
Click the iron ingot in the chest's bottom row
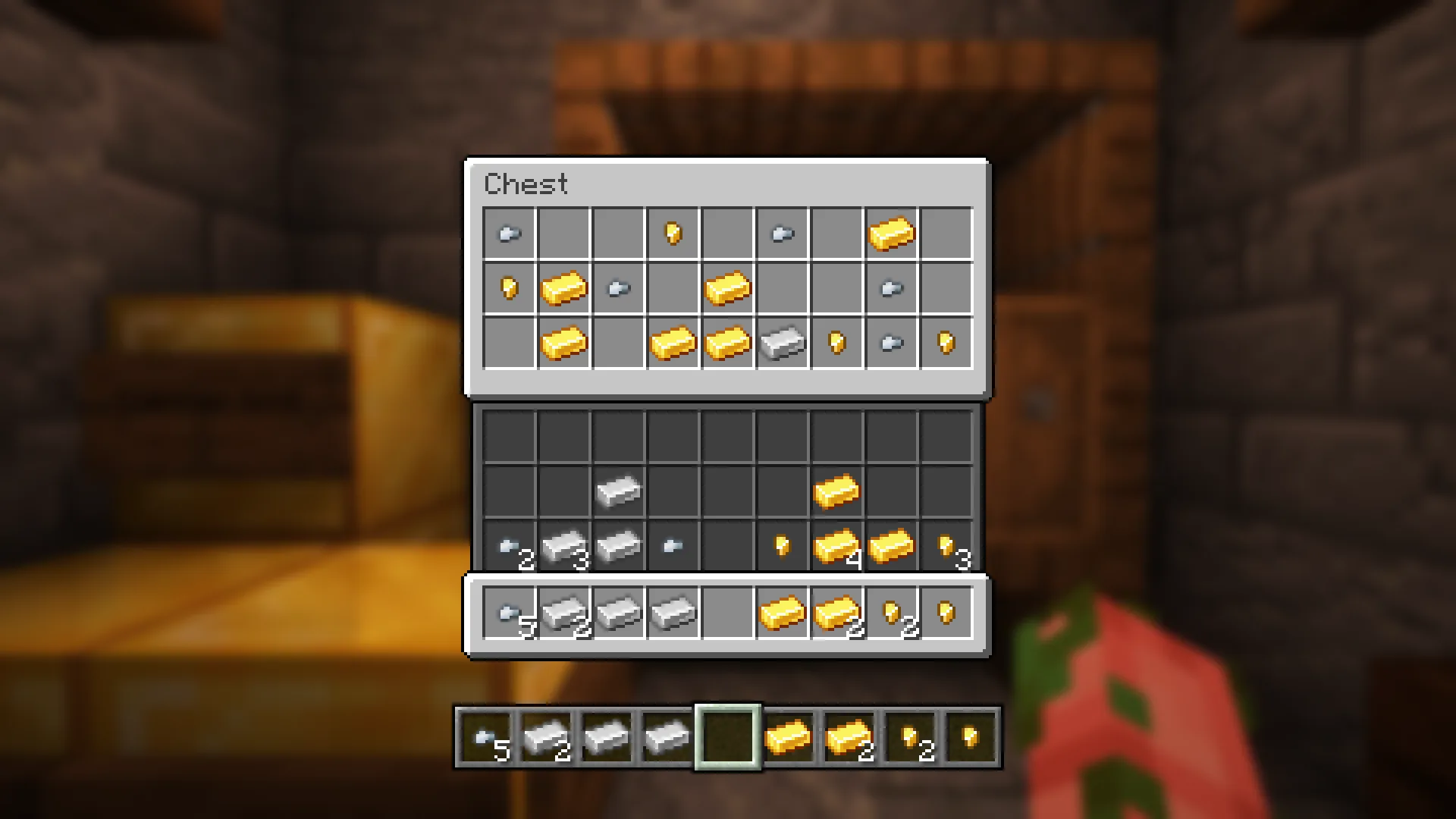pyautogui.click(x=782, y=343)
